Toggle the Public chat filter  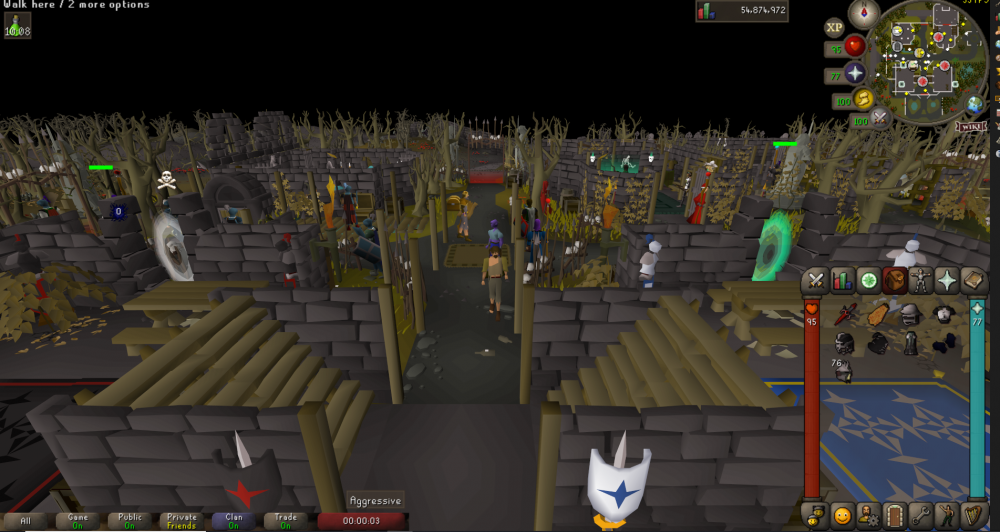coord(129,521)
